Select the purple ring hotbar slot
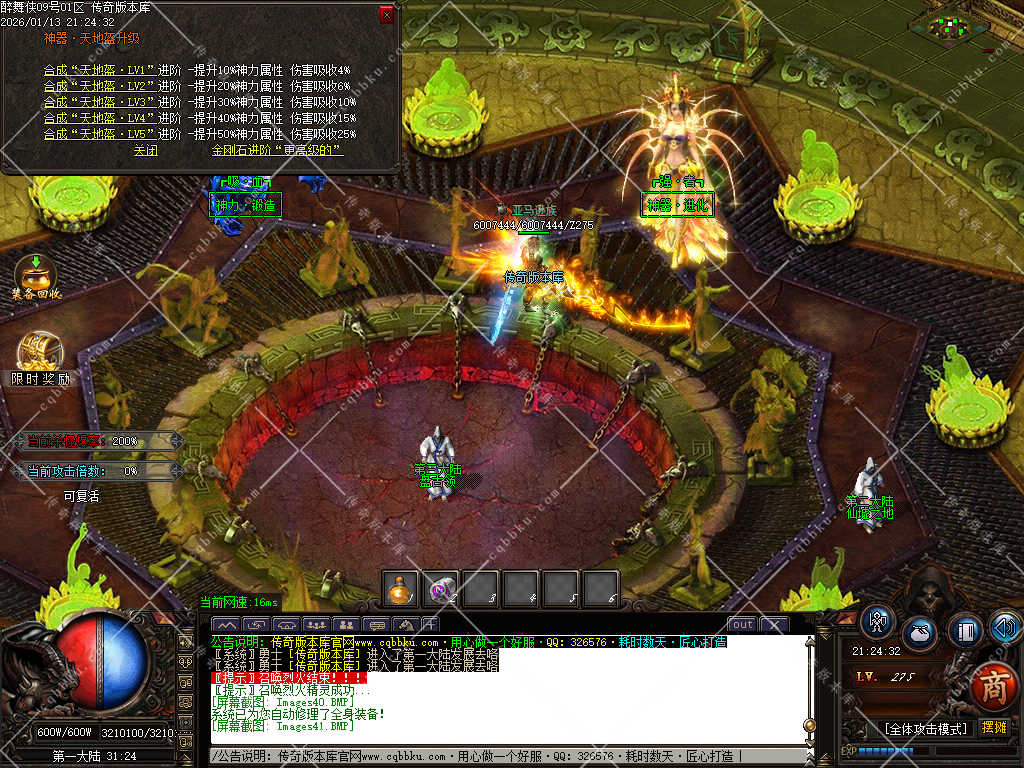1024x768 pixels. pyautogui.click(x=440, y=590)
